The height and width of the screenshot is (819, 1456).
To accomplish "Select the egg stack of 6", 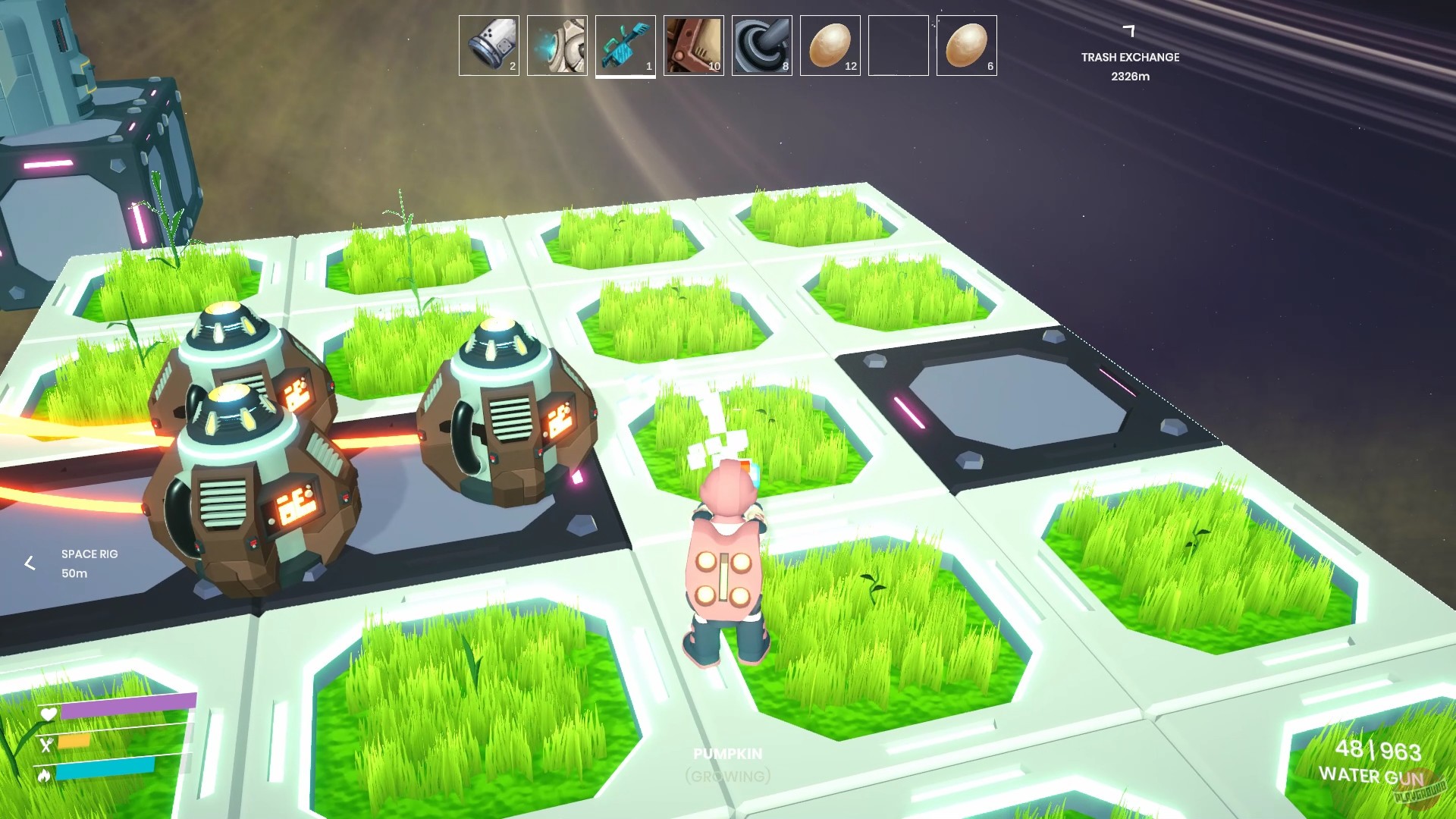I will (x=966, y=45).
